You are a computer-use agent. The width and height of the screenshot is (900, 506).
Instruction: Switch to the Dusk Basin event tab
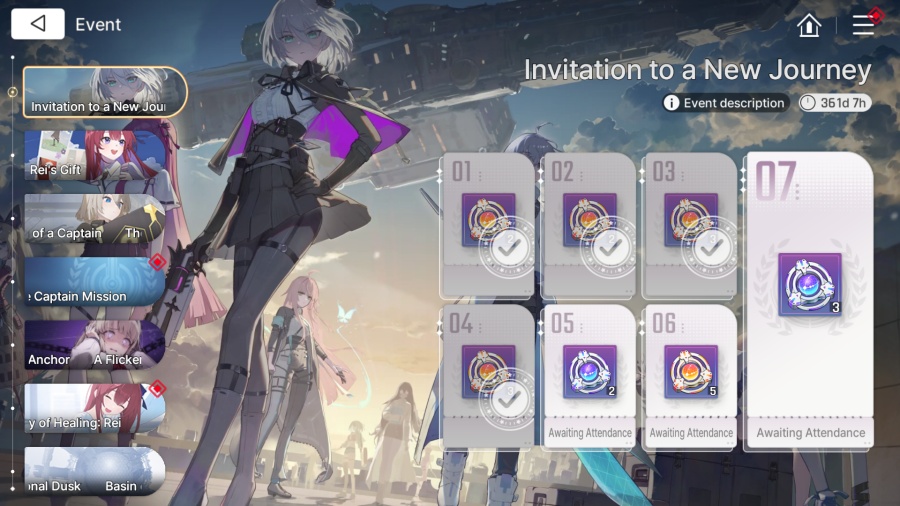[x=95, y=472]
